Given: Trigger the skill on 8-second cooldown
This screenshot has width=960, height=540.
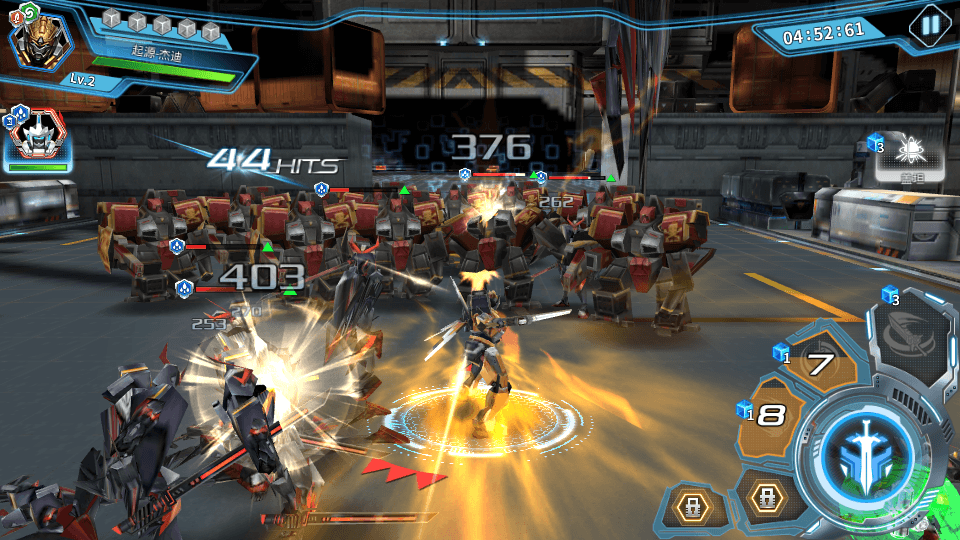Looking at the screenshot, I should click(774, 415).
